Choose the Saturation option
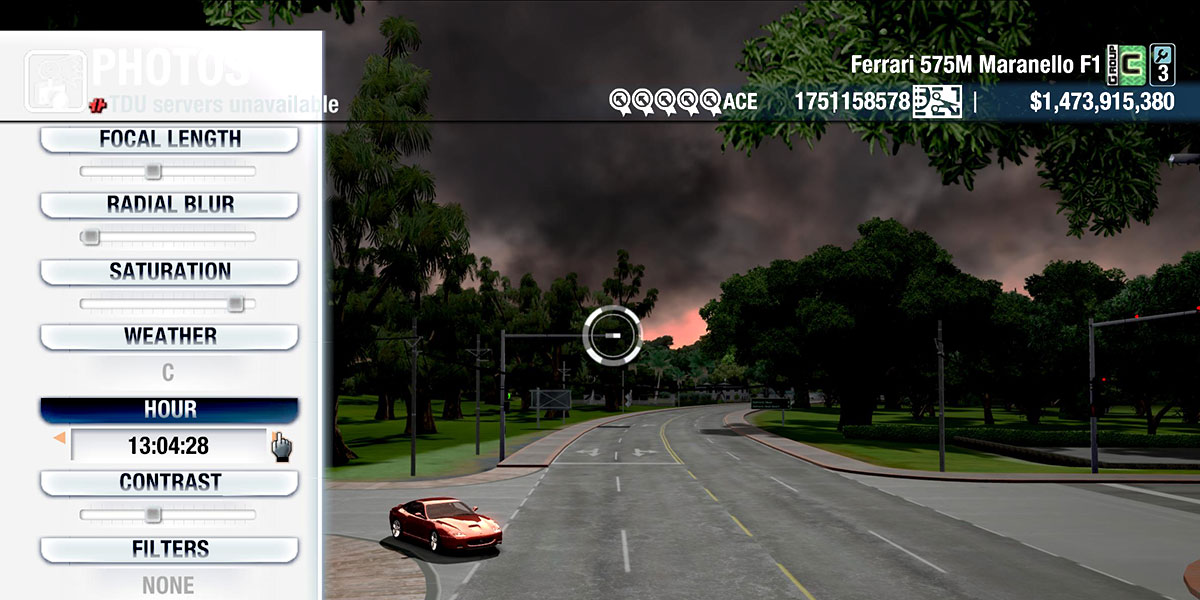 click(169, 271)
